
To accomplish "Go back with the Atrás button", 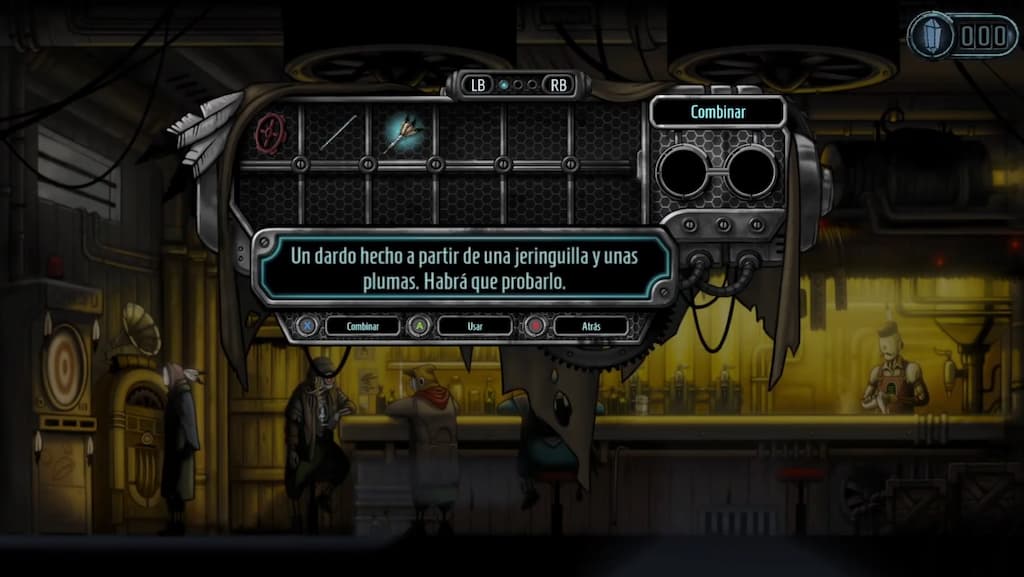I will click(591, 326).
